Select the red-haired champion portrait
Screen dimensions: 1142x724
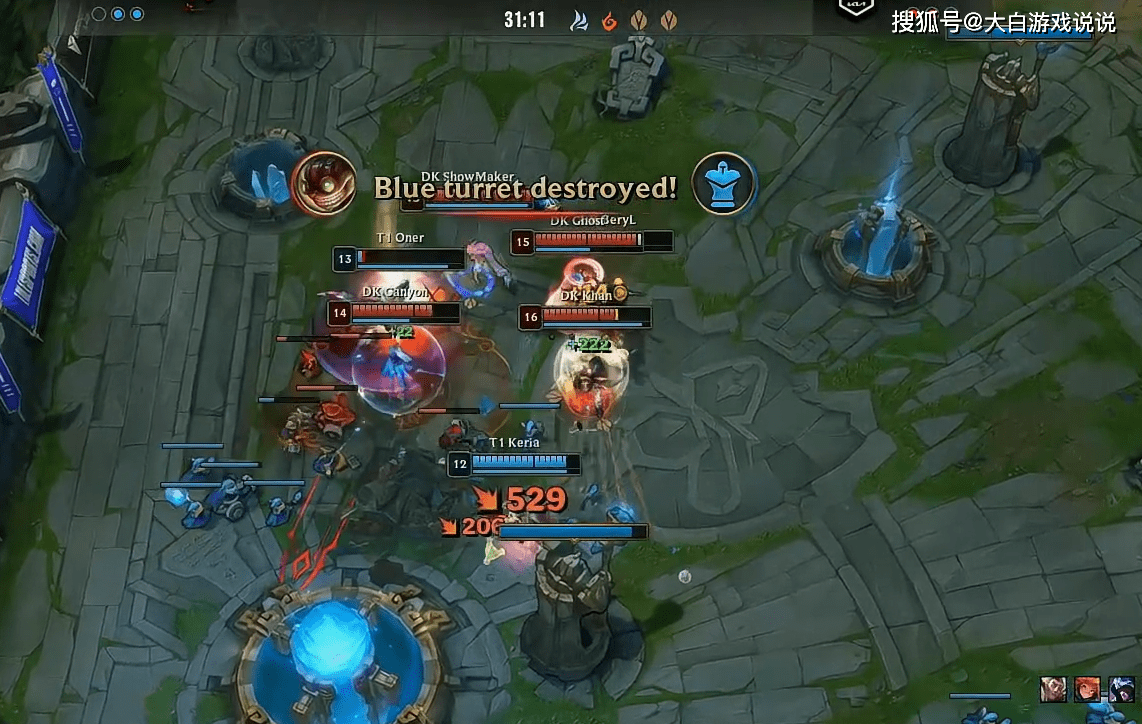click(x=1087, y=689)
